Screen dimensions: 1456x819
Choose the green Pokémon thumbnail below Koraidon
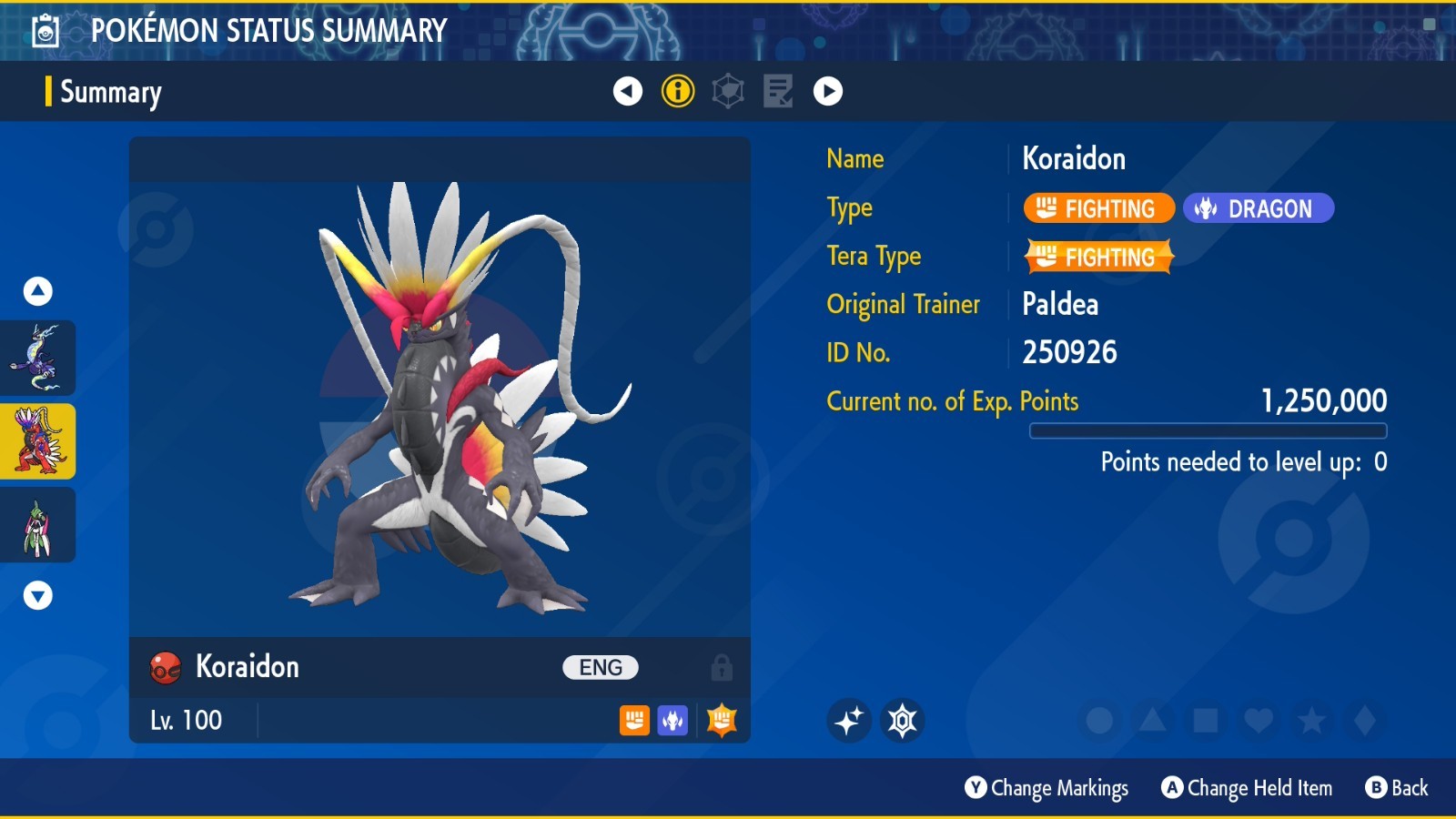(x=37, y=525)
